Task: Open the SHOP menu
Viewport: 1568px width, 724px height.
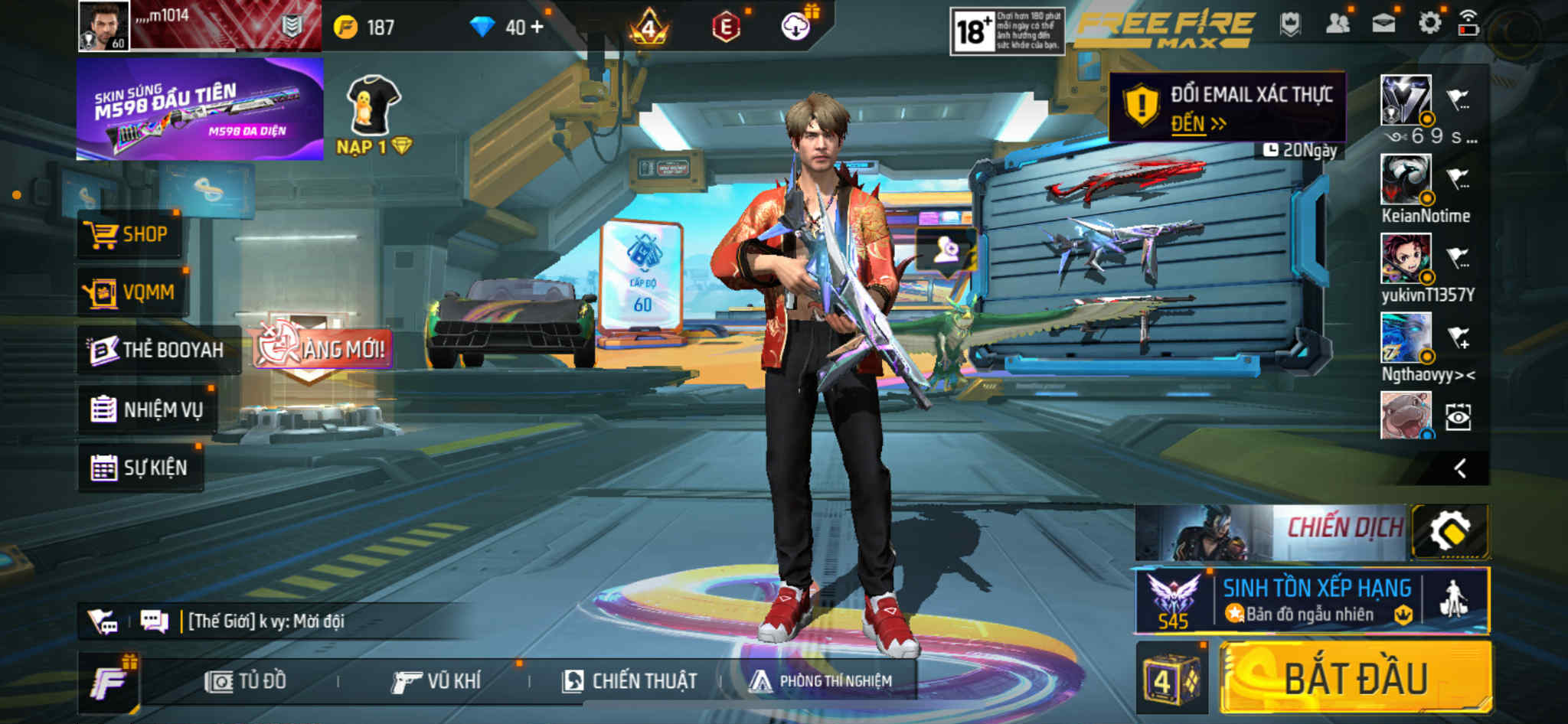Action: pos(130,234)
